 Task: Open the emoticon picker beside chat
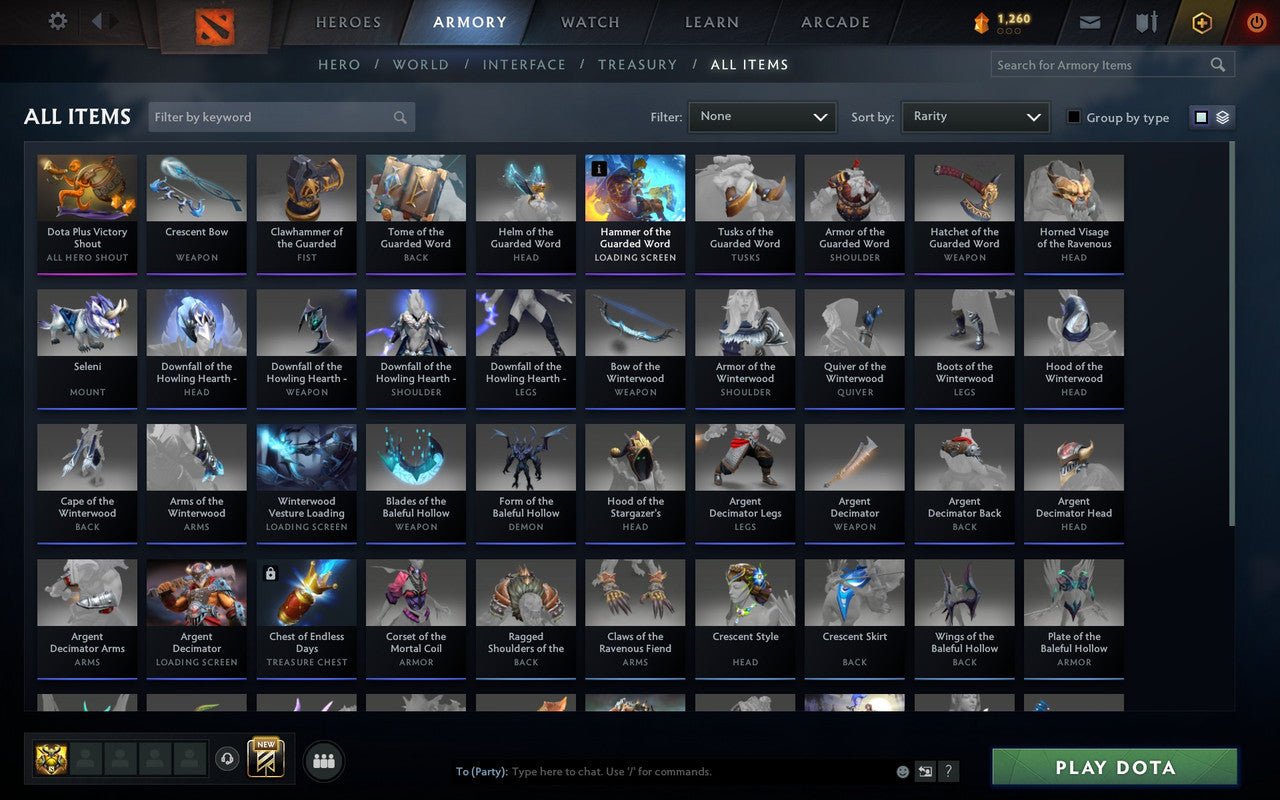[903, 771]
